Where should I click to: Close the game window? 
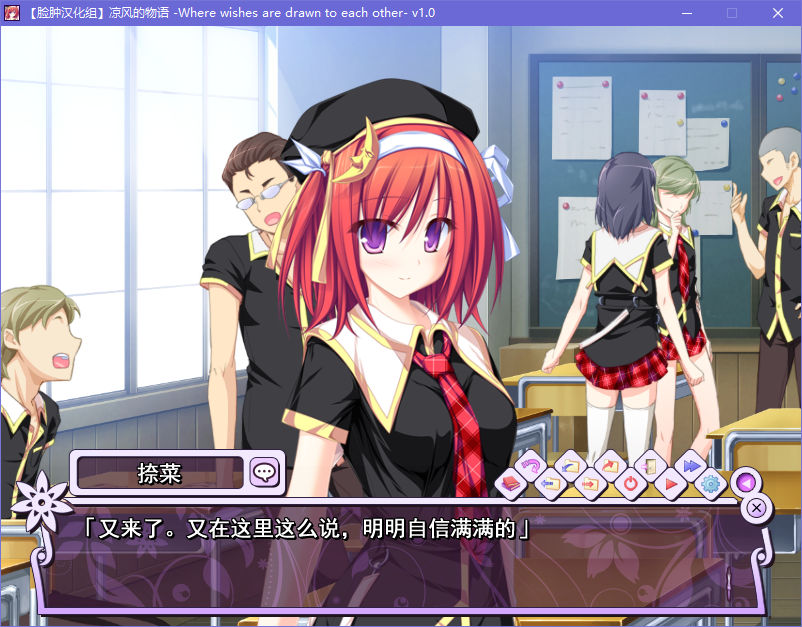pyautogui.click(x=777, y=13)
